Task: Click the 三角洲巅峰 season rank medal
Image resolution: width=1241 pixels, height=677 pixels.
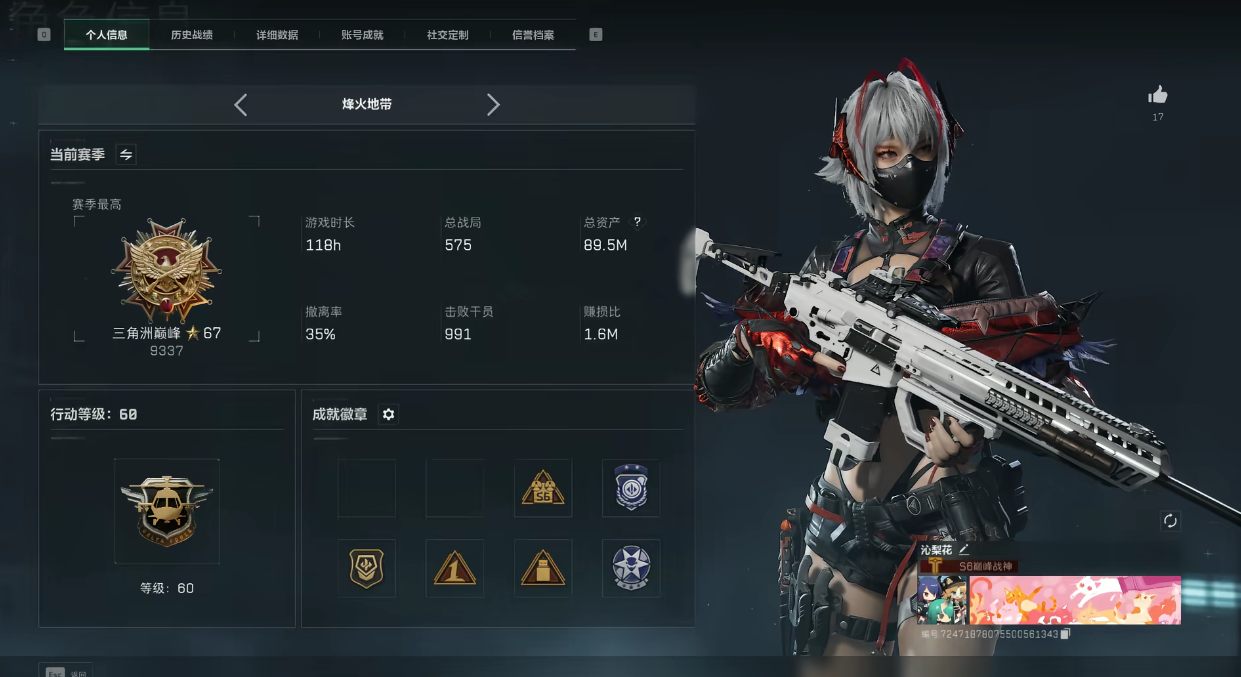Action: tap(166, 272)
